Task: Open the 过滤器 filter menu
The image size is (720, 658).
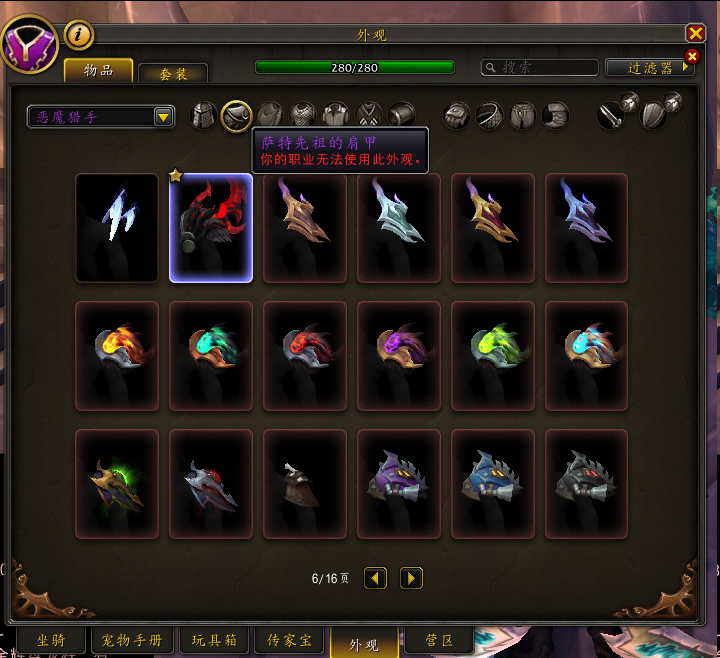Action: [649, 67]
